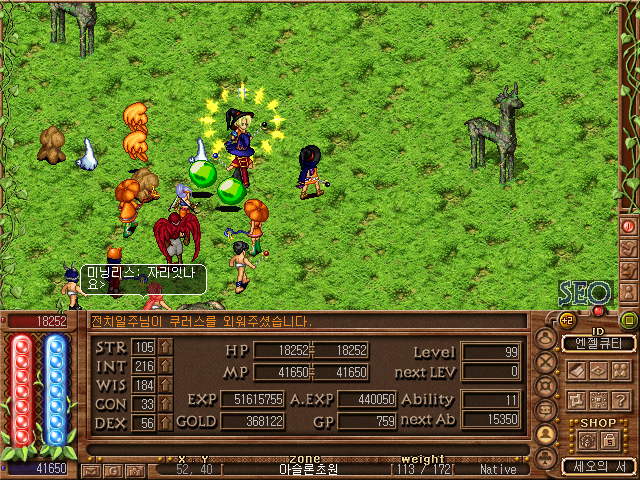Increase INT using the up arrow
This screenshot has width=640, height=480.
click(x=166, y=366)
